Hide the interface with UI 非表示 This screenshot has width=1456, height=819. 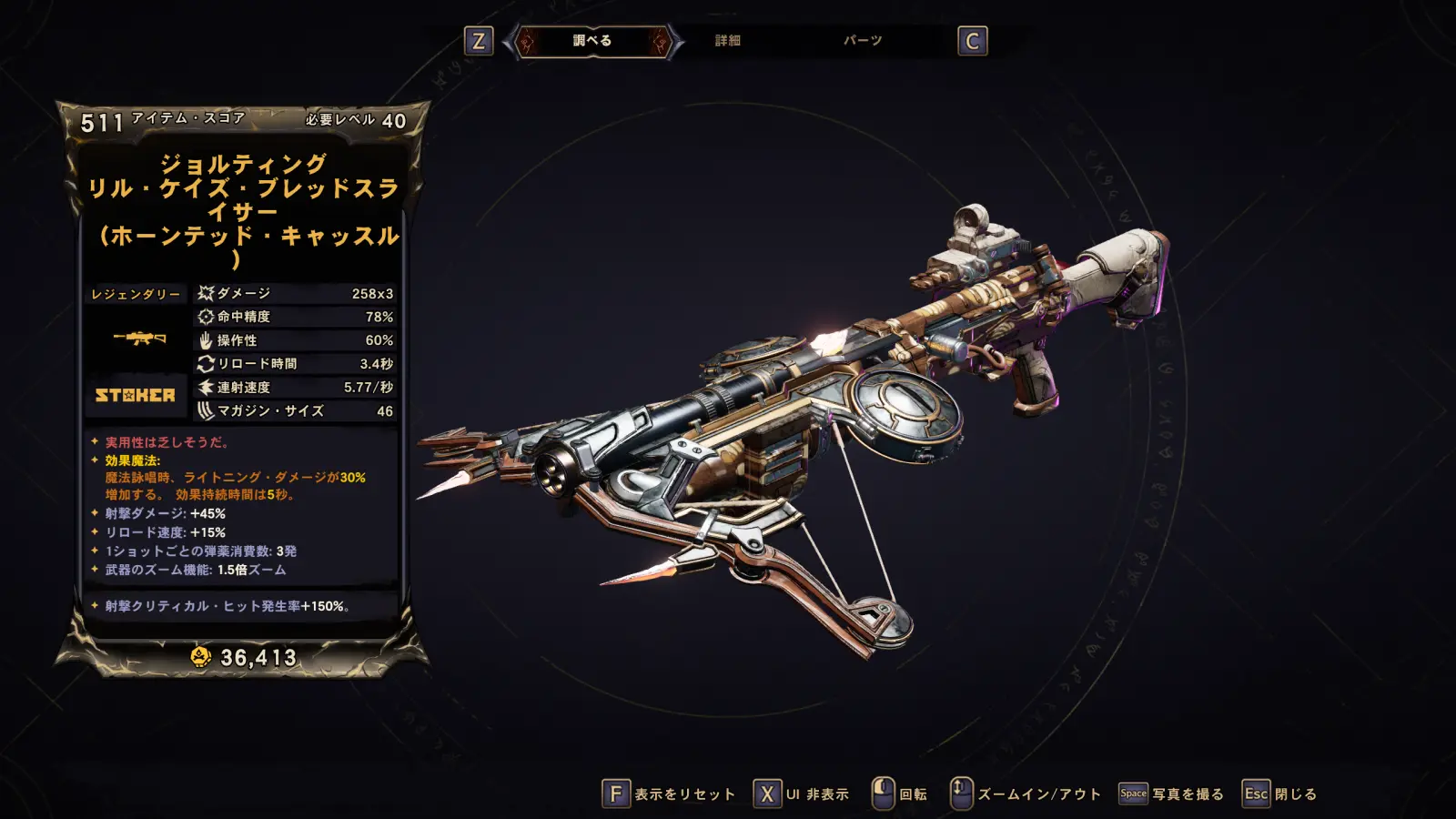[x=802, y=794]
